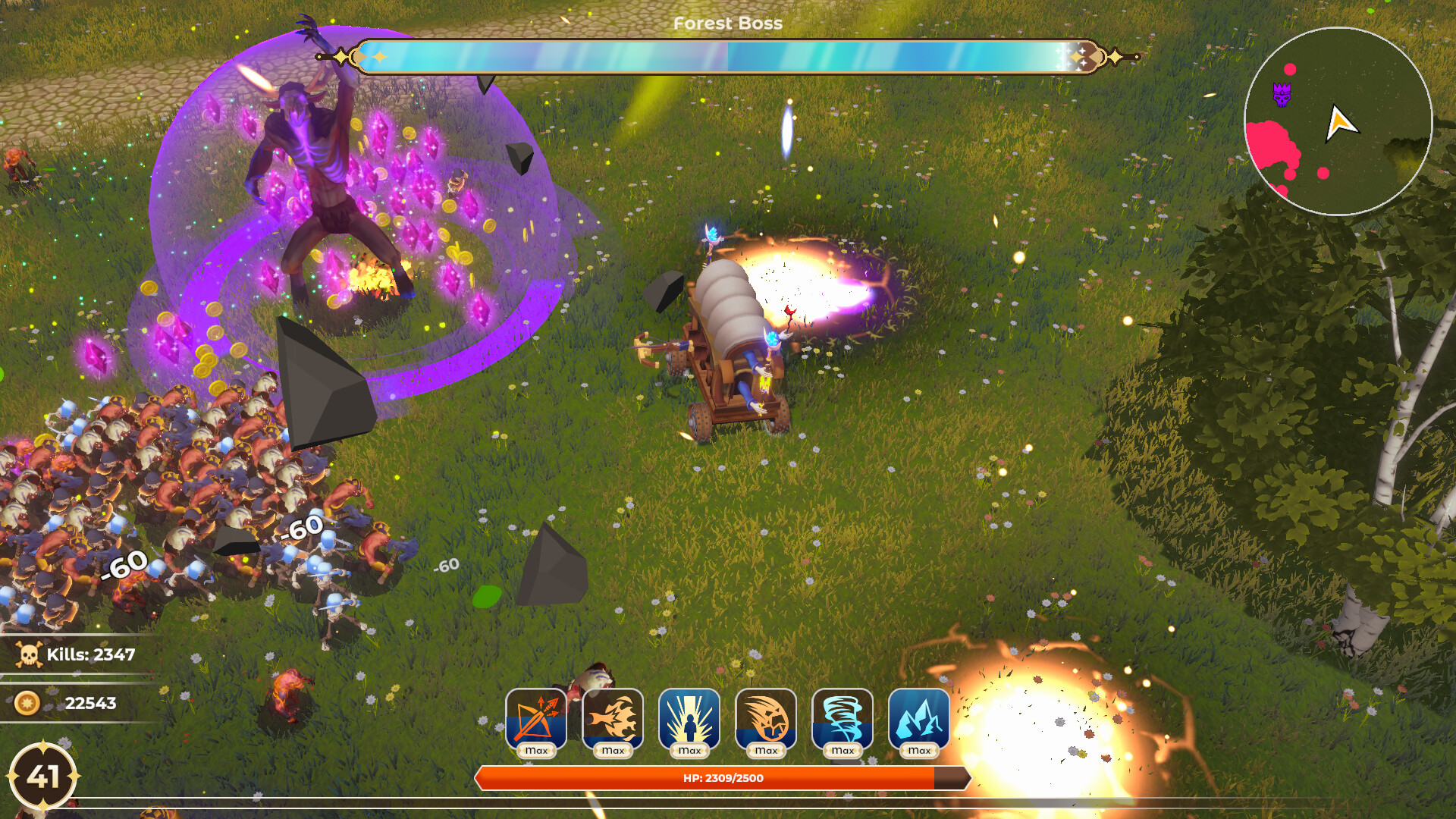Click the Max label under the crossbow ability
Viewport: 1456px width, 819px height.
536,751
